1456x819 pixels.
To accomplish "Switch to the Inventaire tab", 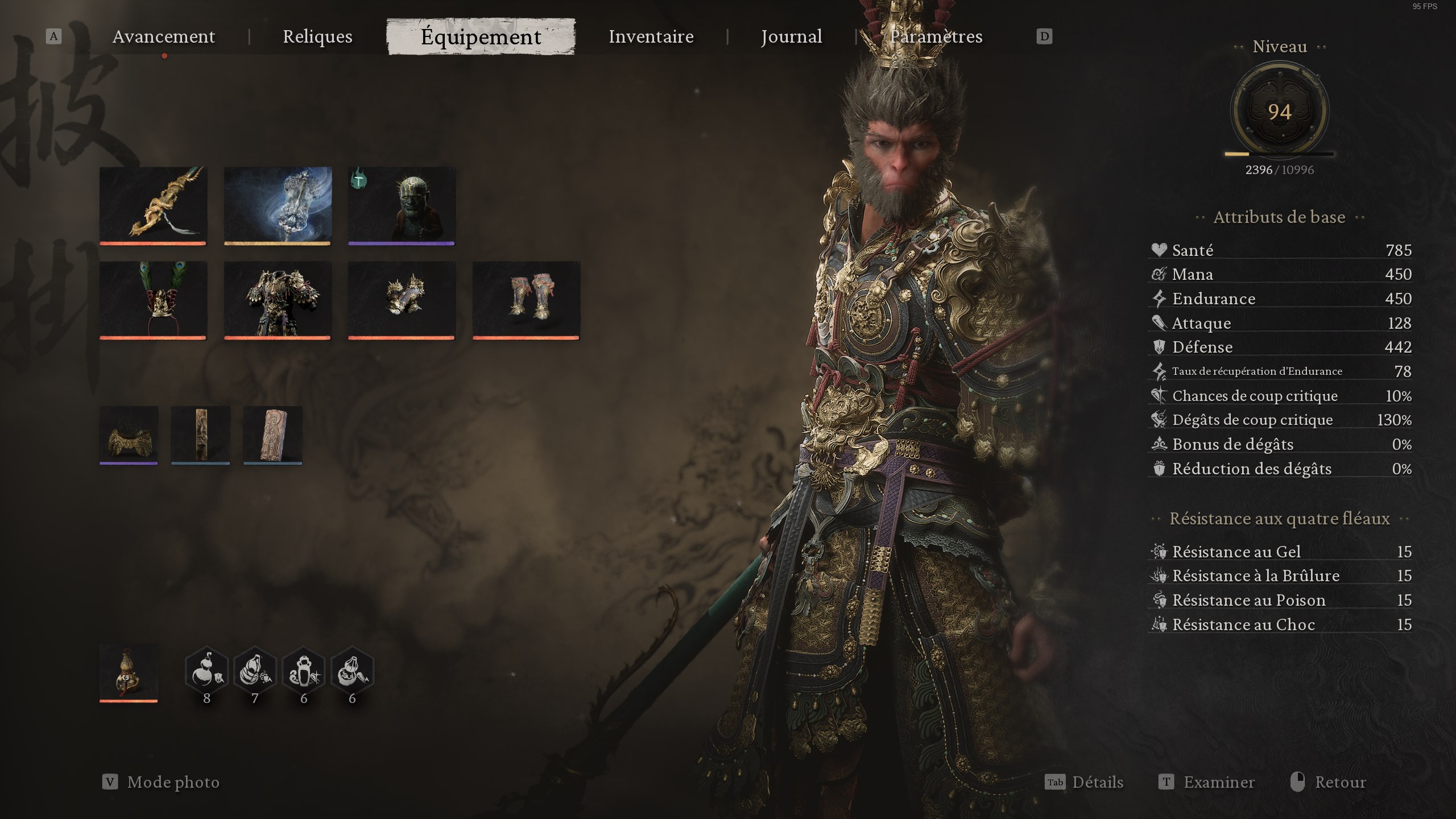I will click(651, 36).
